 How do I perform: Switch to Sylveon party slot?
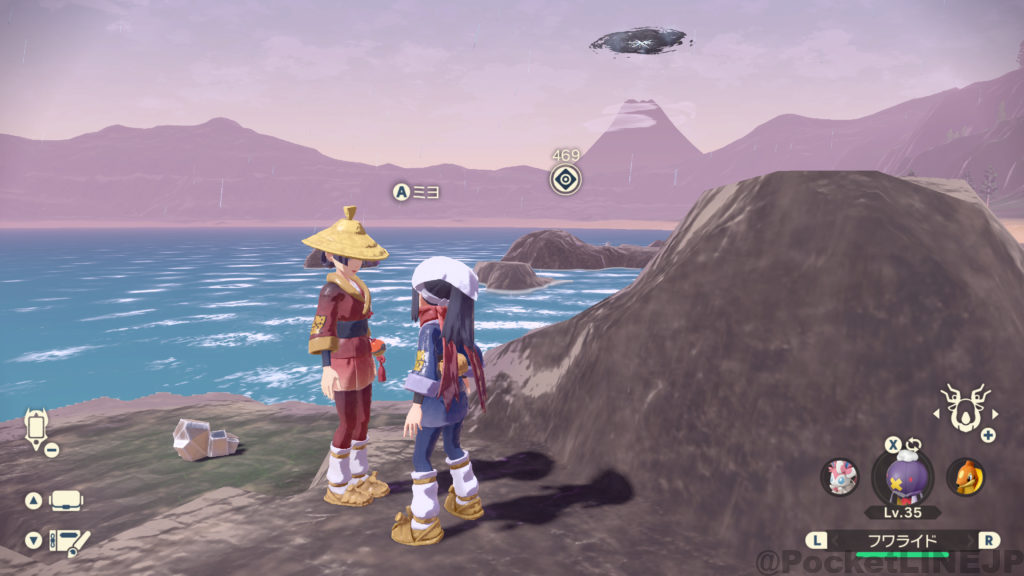(839, 476)
